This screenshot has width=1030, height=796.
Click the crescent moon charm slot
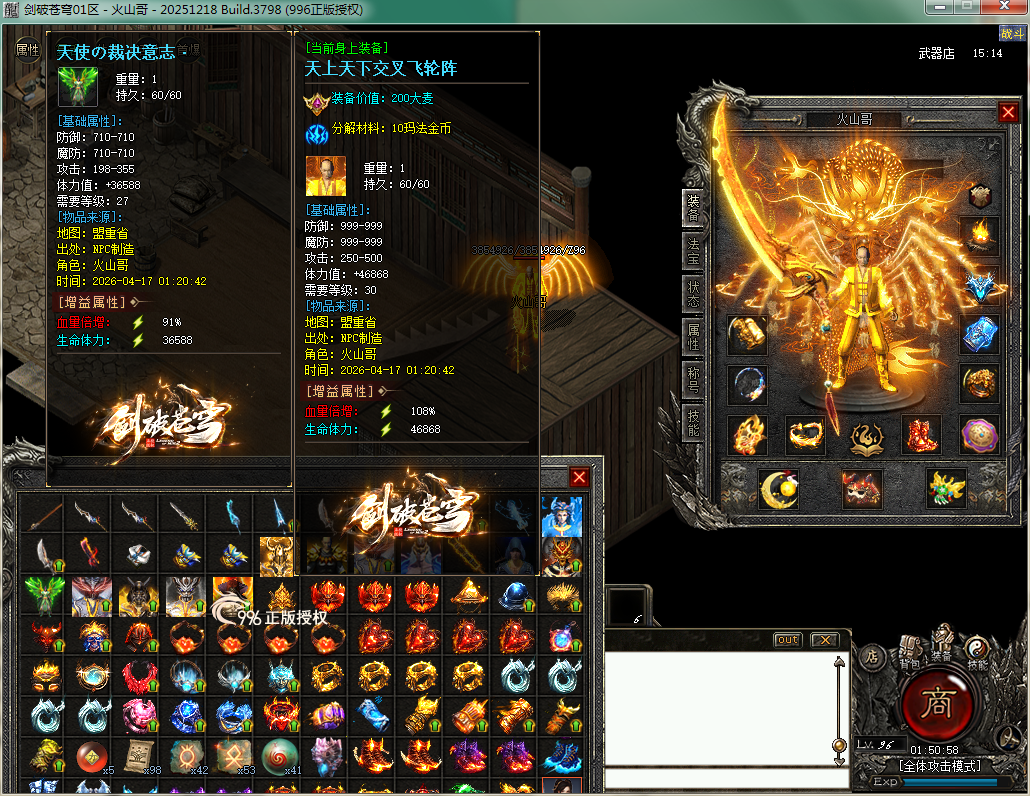click(779, 488)
